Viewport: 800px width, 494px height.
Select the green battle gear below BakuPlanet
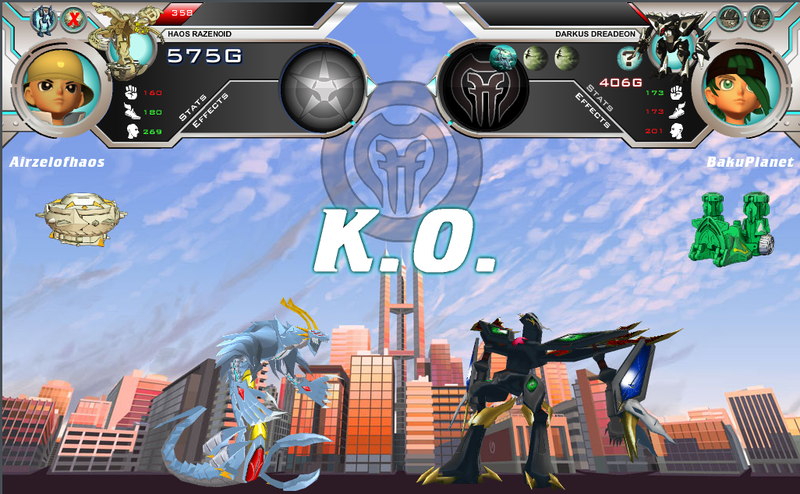734,225
